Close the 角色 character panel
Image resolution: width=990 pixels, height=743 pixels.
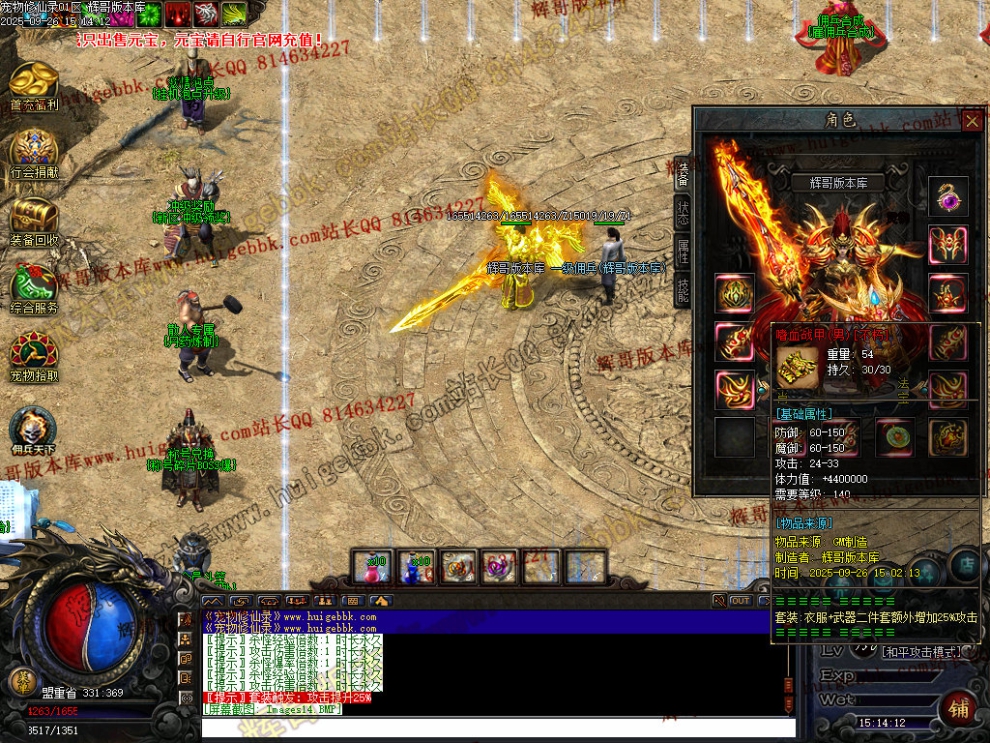tap(972, 121)
